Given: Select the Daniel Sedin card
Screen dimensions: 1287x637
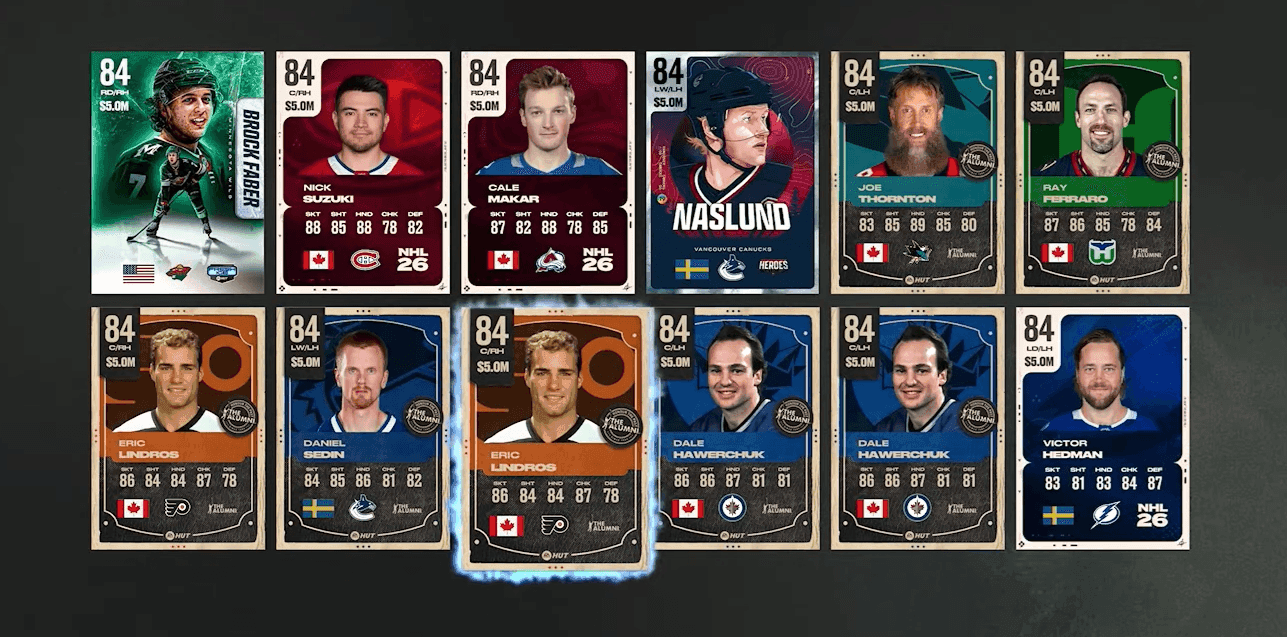Looking at the screenshot, I should 363,428.
